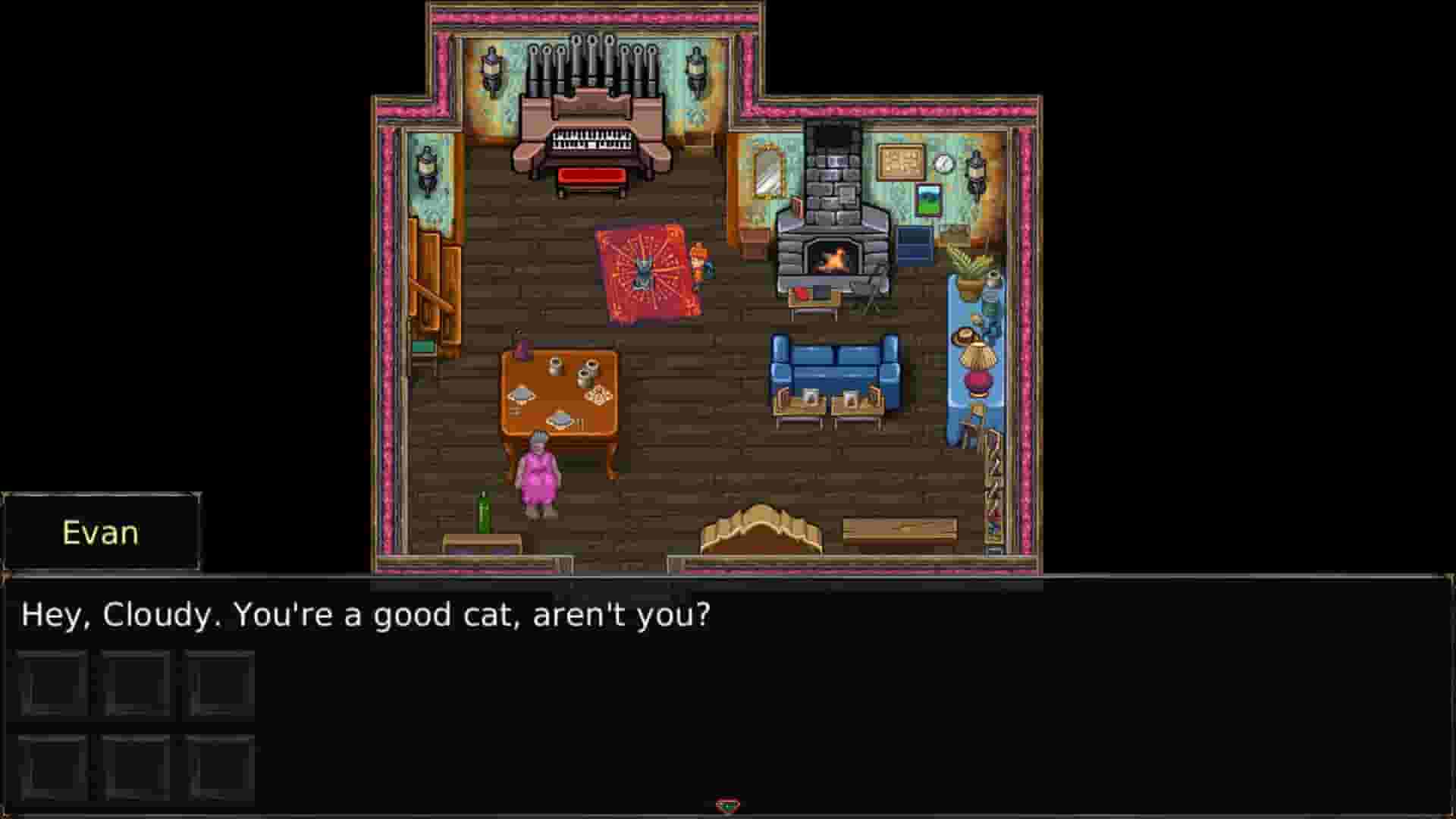Screen dimensions: 1456x819
Task: Click the lit fireplace
Action: [x=833, y=256]
